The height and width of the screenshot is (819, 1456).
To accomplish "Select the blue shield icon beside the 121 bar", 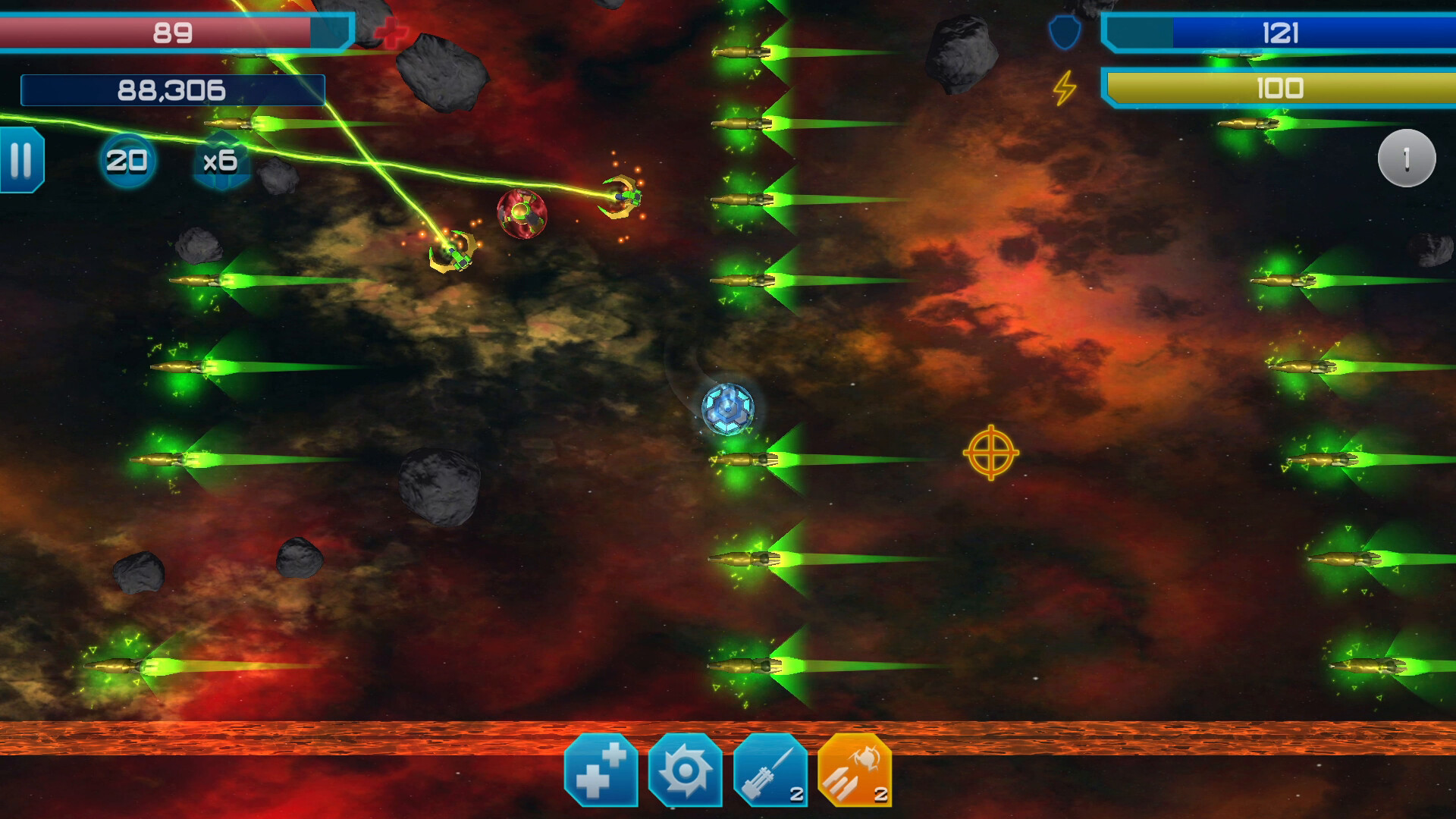I will pyautogui.click(x=1064, y=32).
